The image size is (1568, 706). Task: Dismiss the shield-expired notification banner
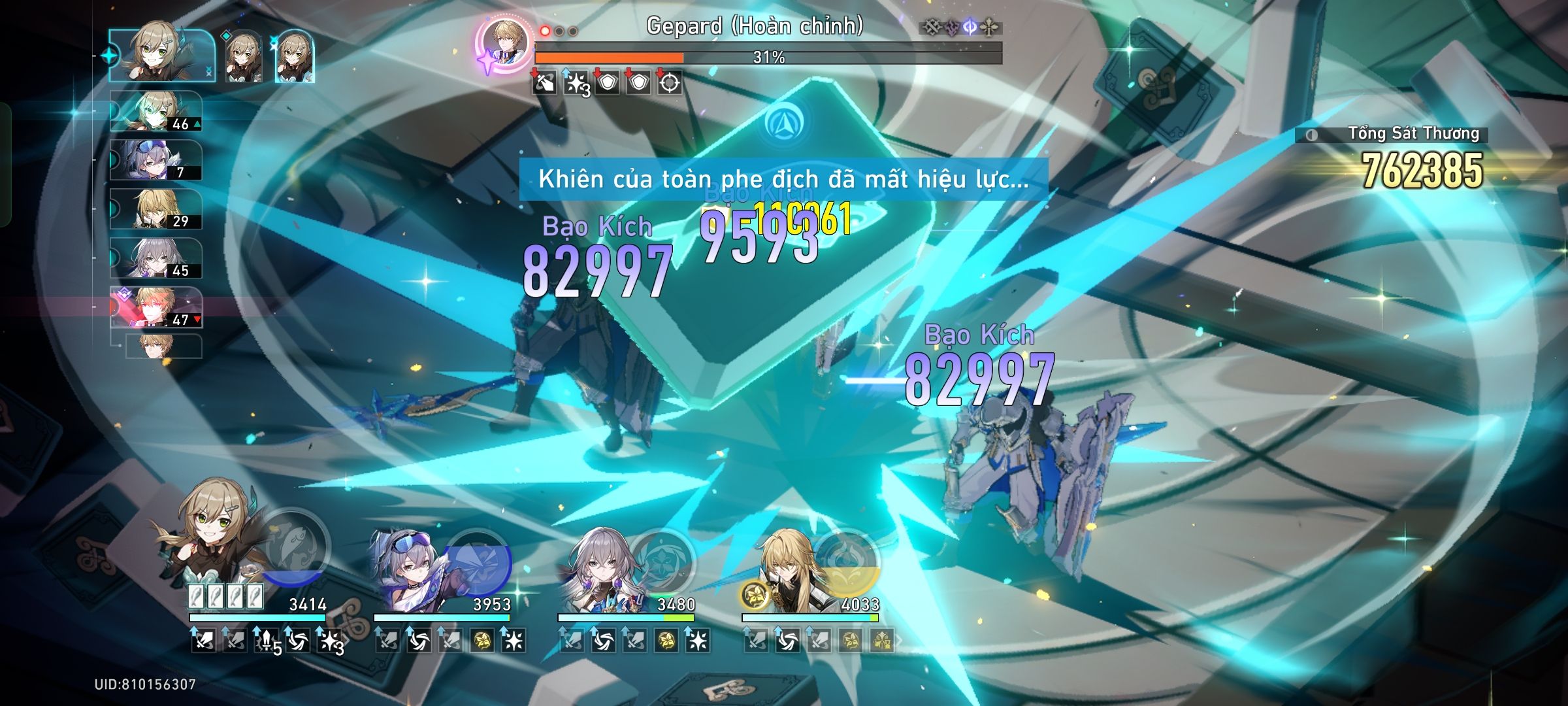(784, 180)
